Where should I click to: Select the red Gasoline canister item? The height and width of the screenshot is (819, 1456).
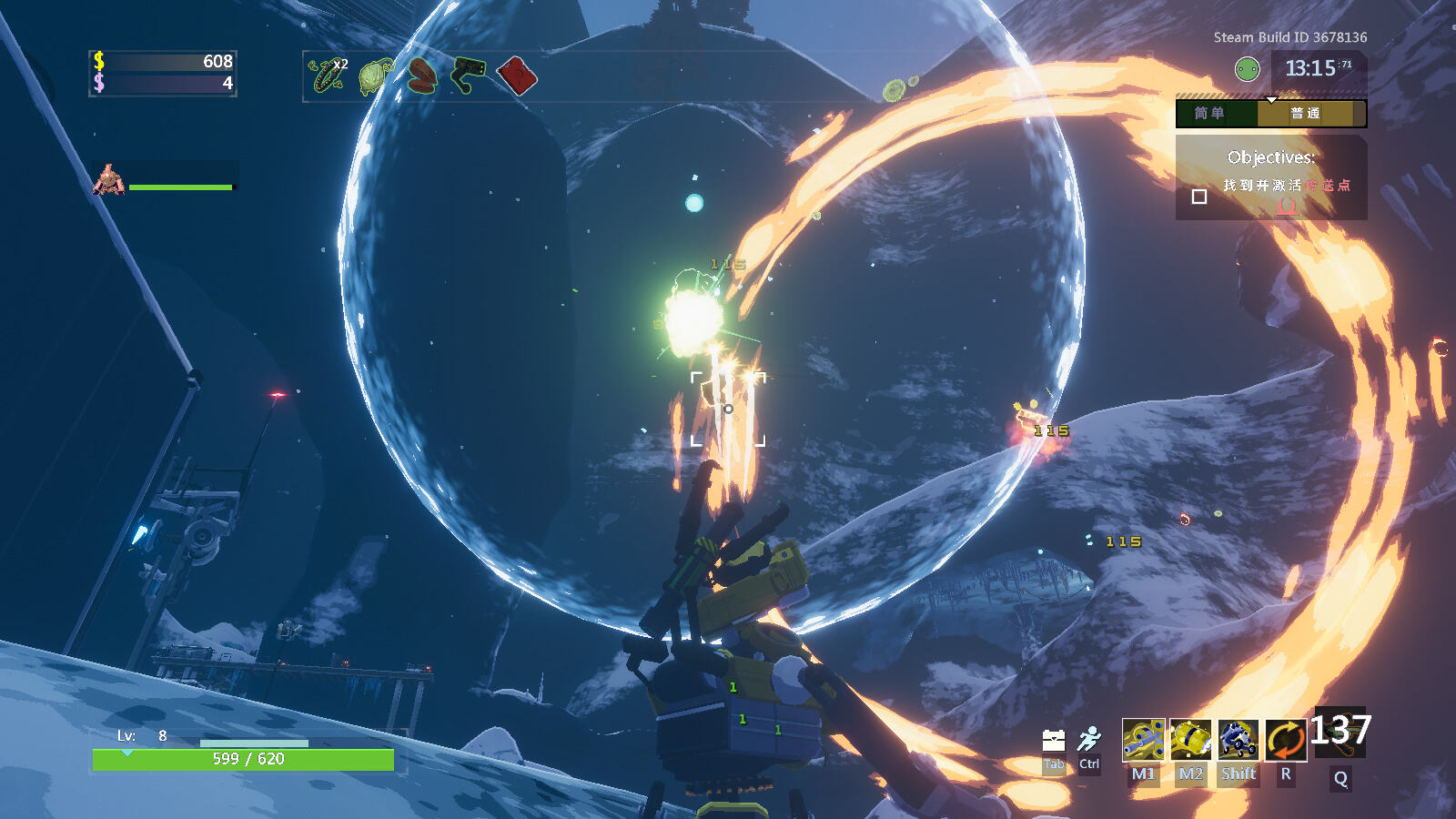pyautogui.click(x=517, y=76)
